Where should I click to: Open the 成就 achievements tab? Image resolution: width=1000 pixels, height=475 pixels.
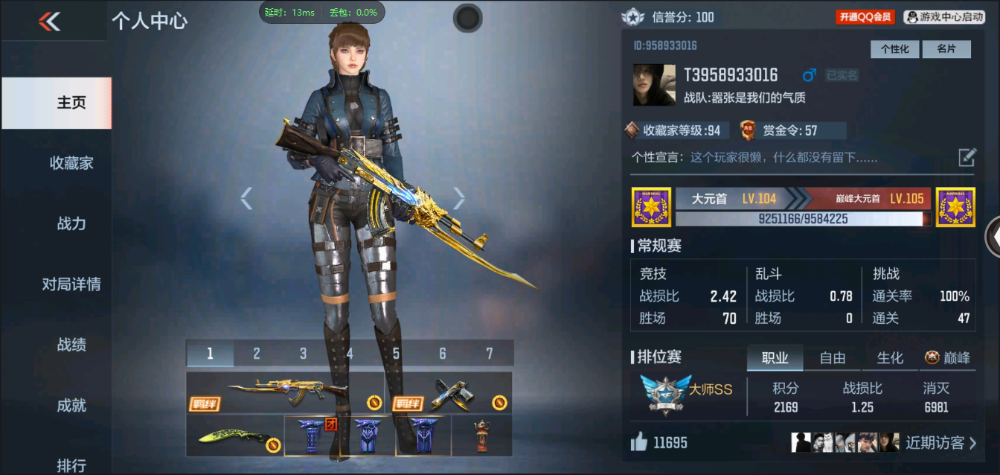coord(71,405)
